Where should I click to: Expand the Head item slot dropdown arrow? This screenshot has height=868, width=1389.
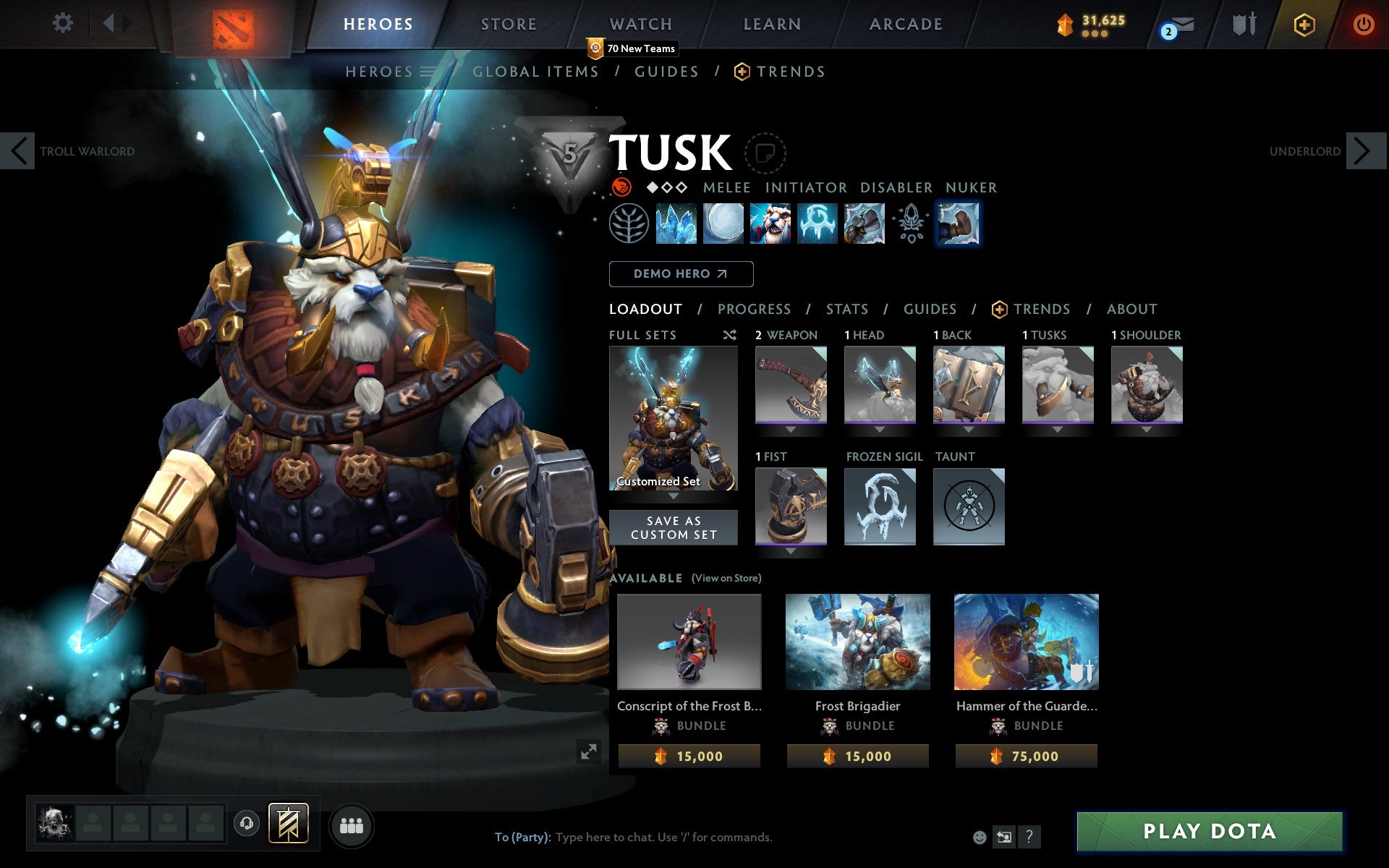point(879,428)
